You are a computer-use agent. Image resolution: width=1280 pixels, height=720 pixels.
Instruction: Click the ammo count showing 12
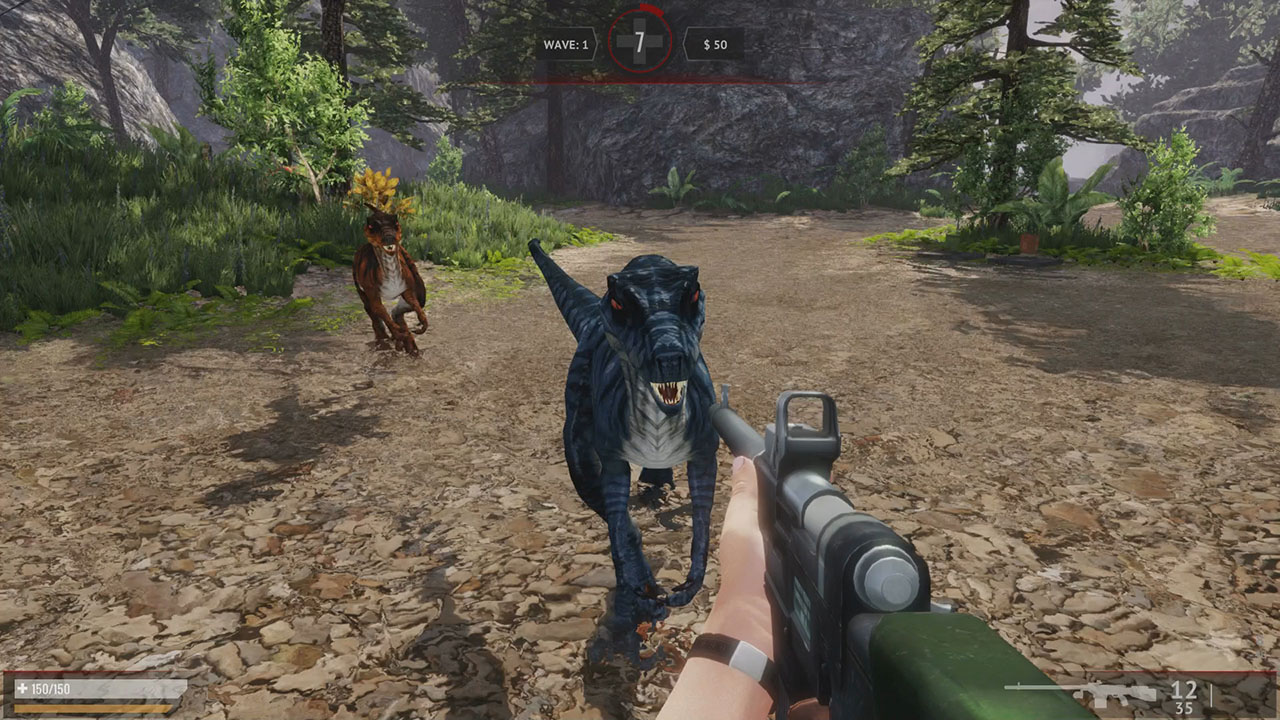coord(1185,689)
